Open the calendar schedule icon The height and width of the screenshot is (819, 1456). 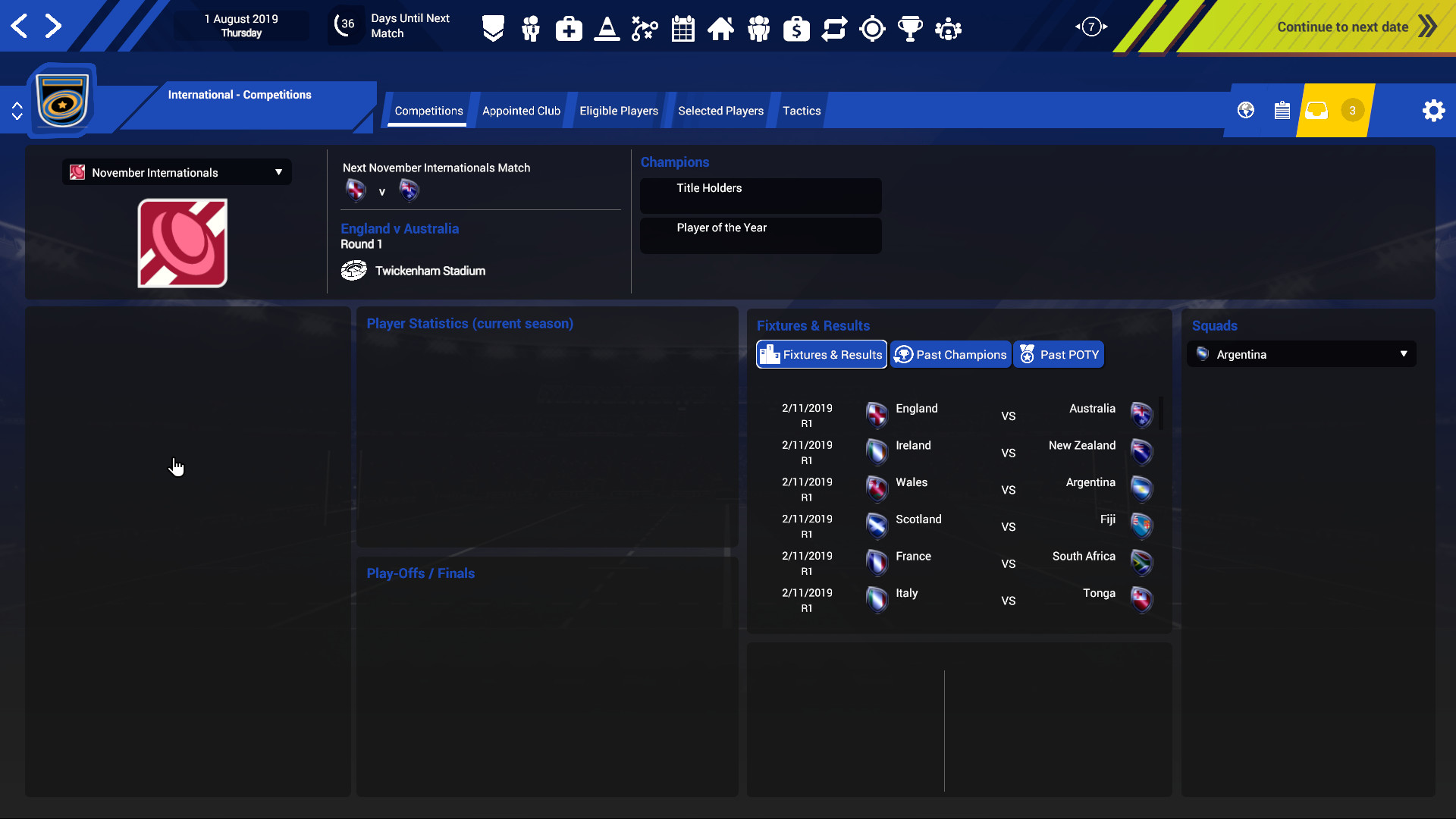click(x=682, y=28)
